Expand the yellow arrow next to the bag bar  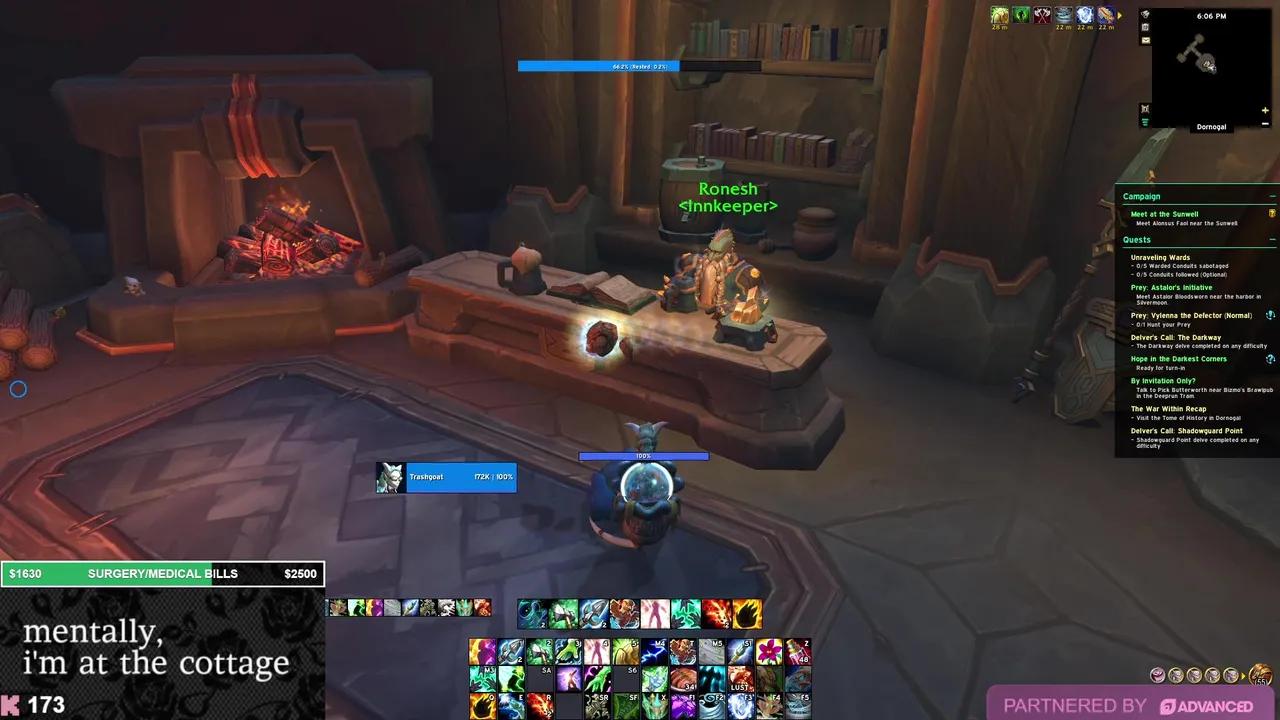pos(1243,676)
